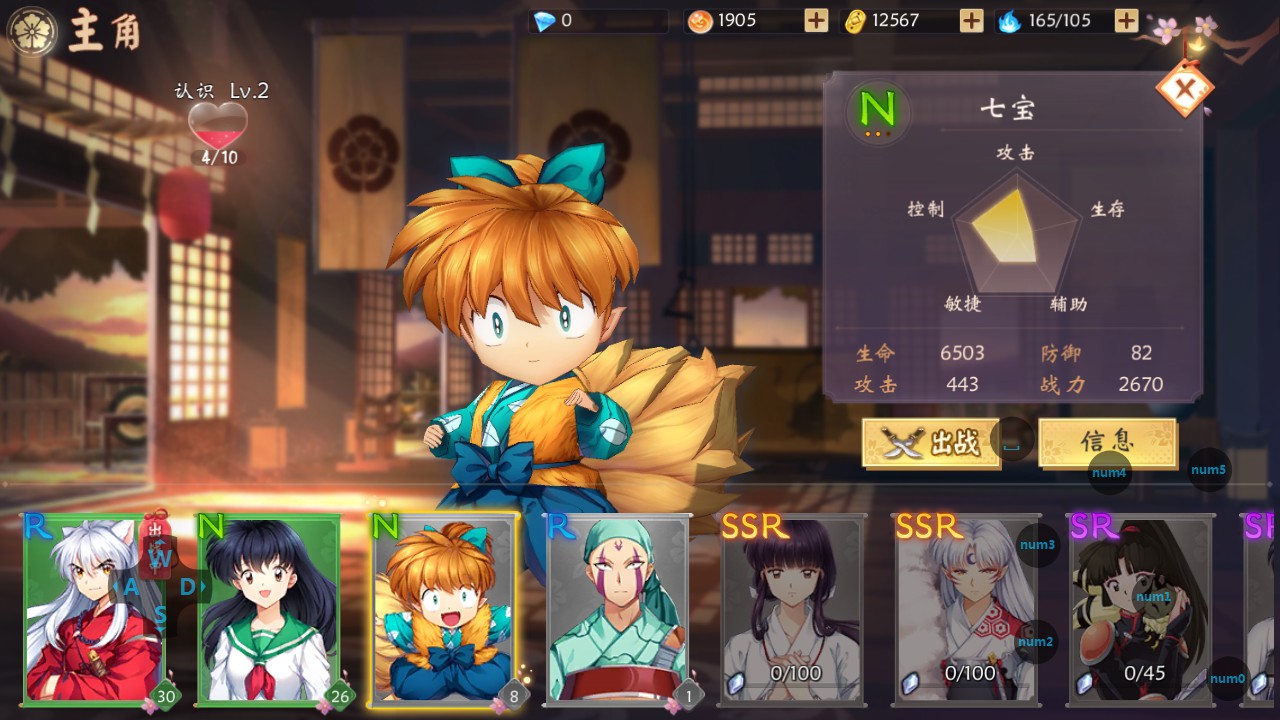The image size is (1280, 720).
Task: Choose the Kagome N card, level 26
Action: 268,609
